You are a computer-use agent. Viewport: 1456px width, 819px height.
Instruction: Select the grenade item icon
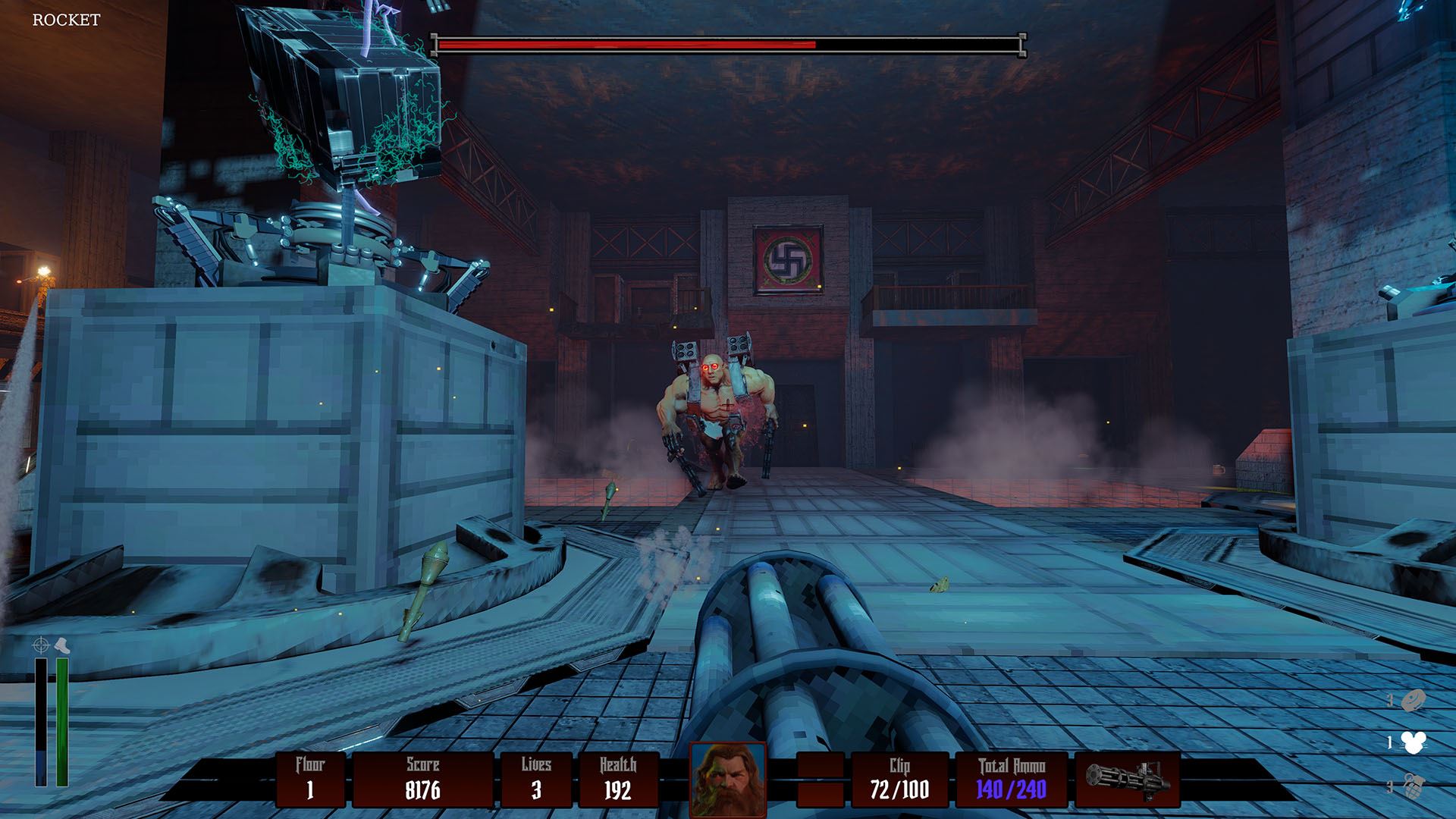click(1414, 786)
